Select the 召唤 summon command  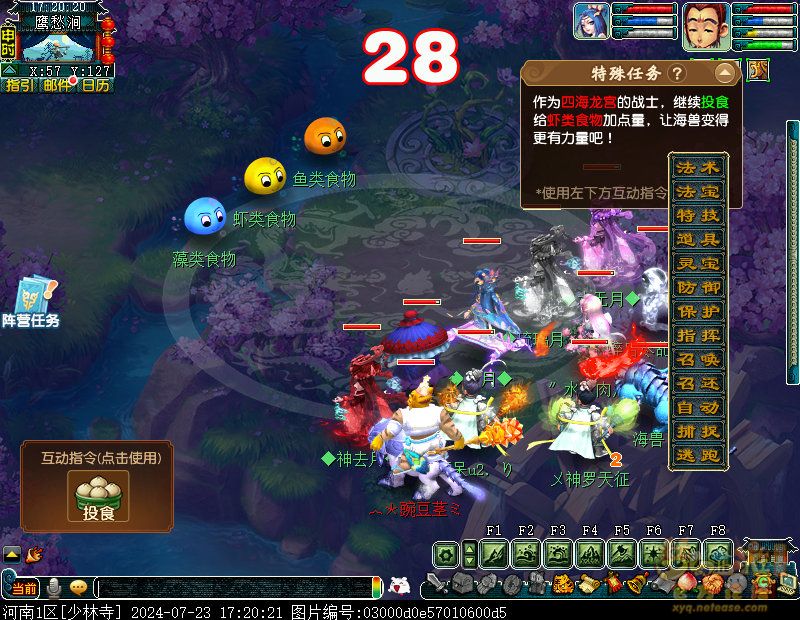tap(697, 359)
